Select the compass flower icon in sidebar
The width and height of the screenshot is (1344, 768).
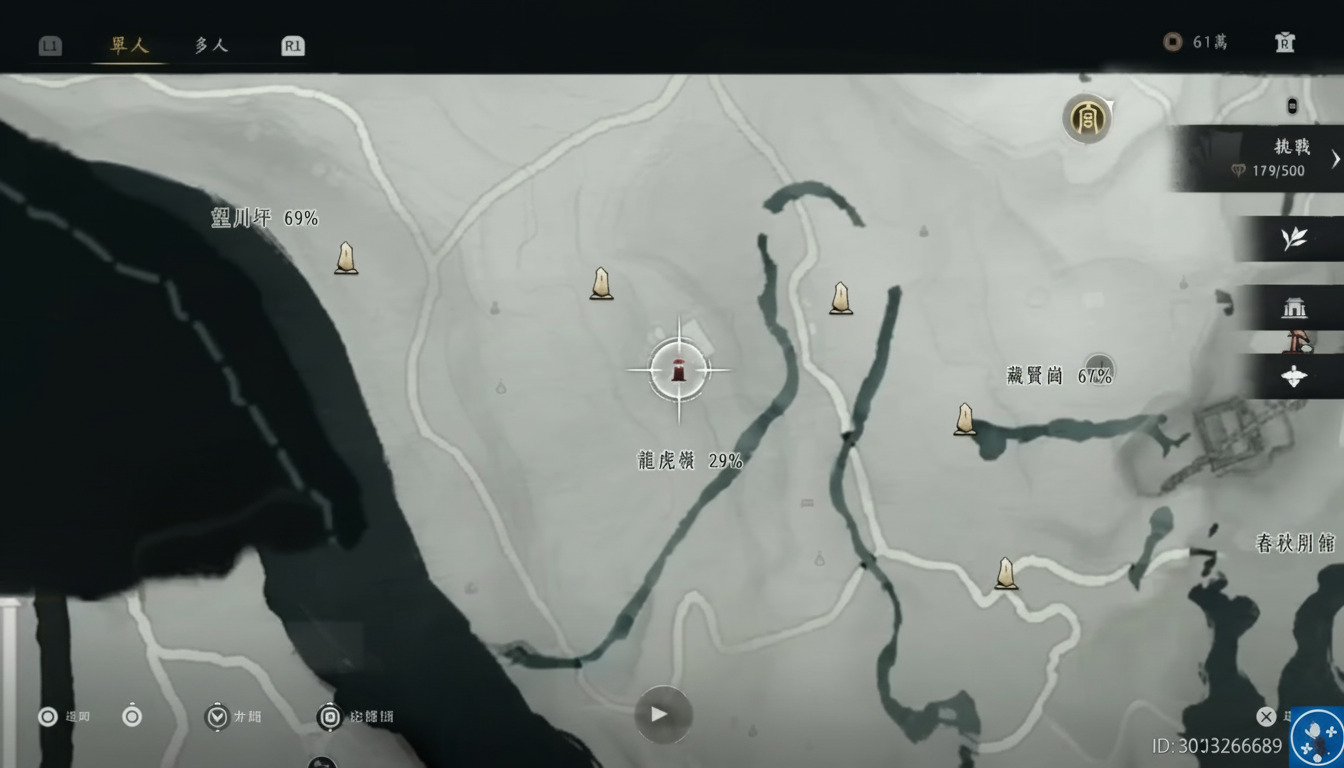[1292, 377]
